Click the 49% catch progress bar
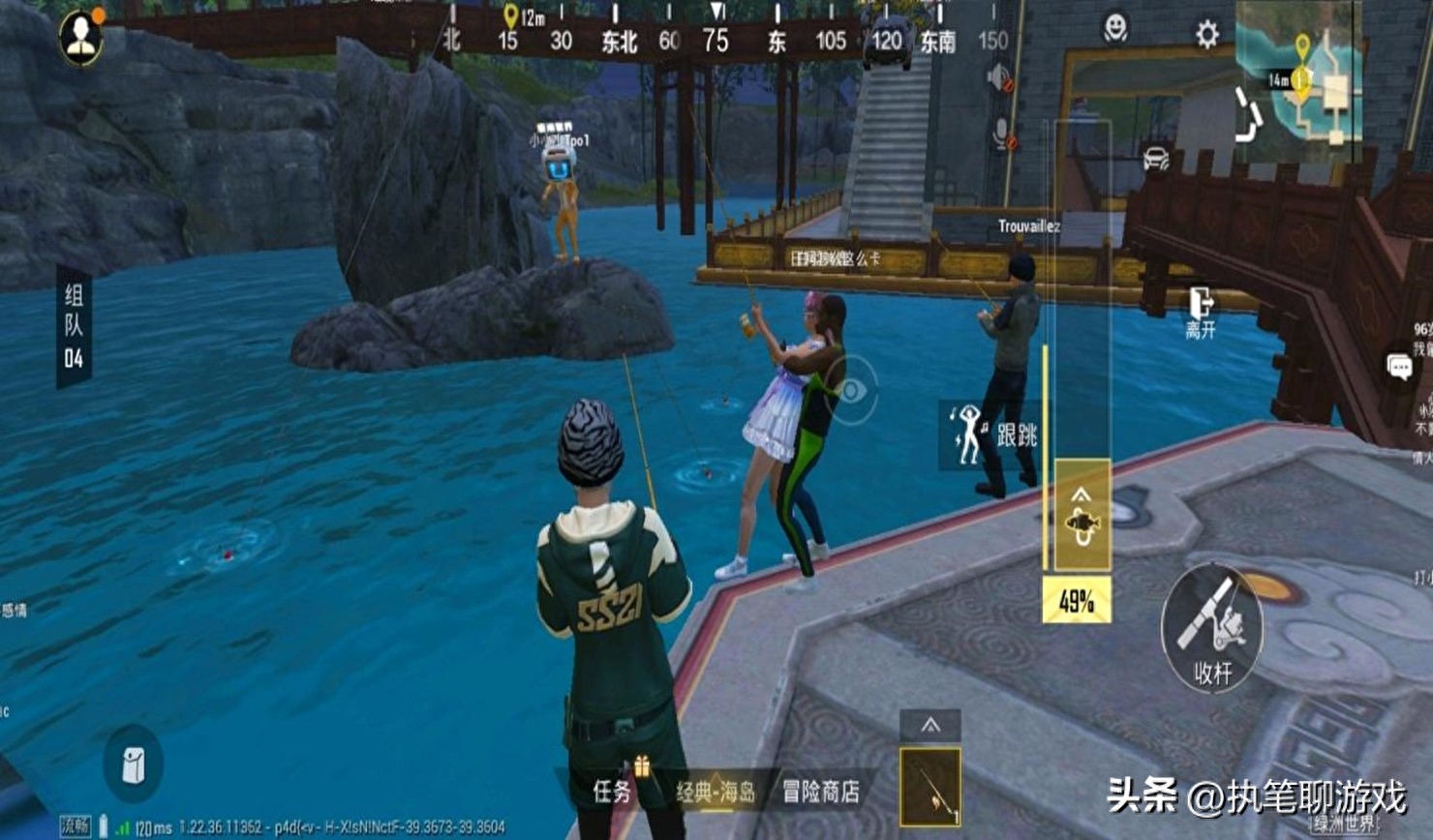Screen dimensions: 1433x840 [1076, 600]
